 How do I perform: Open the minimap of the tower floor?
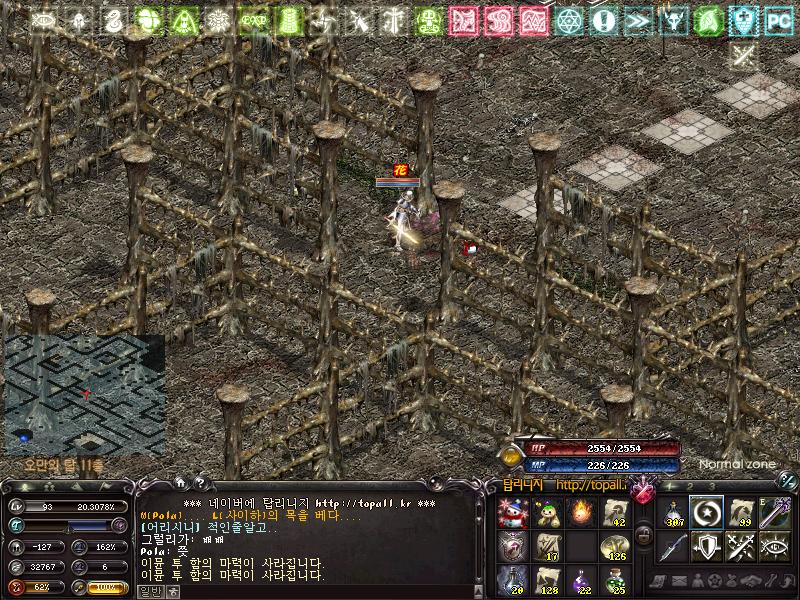[x=84, y=393]
